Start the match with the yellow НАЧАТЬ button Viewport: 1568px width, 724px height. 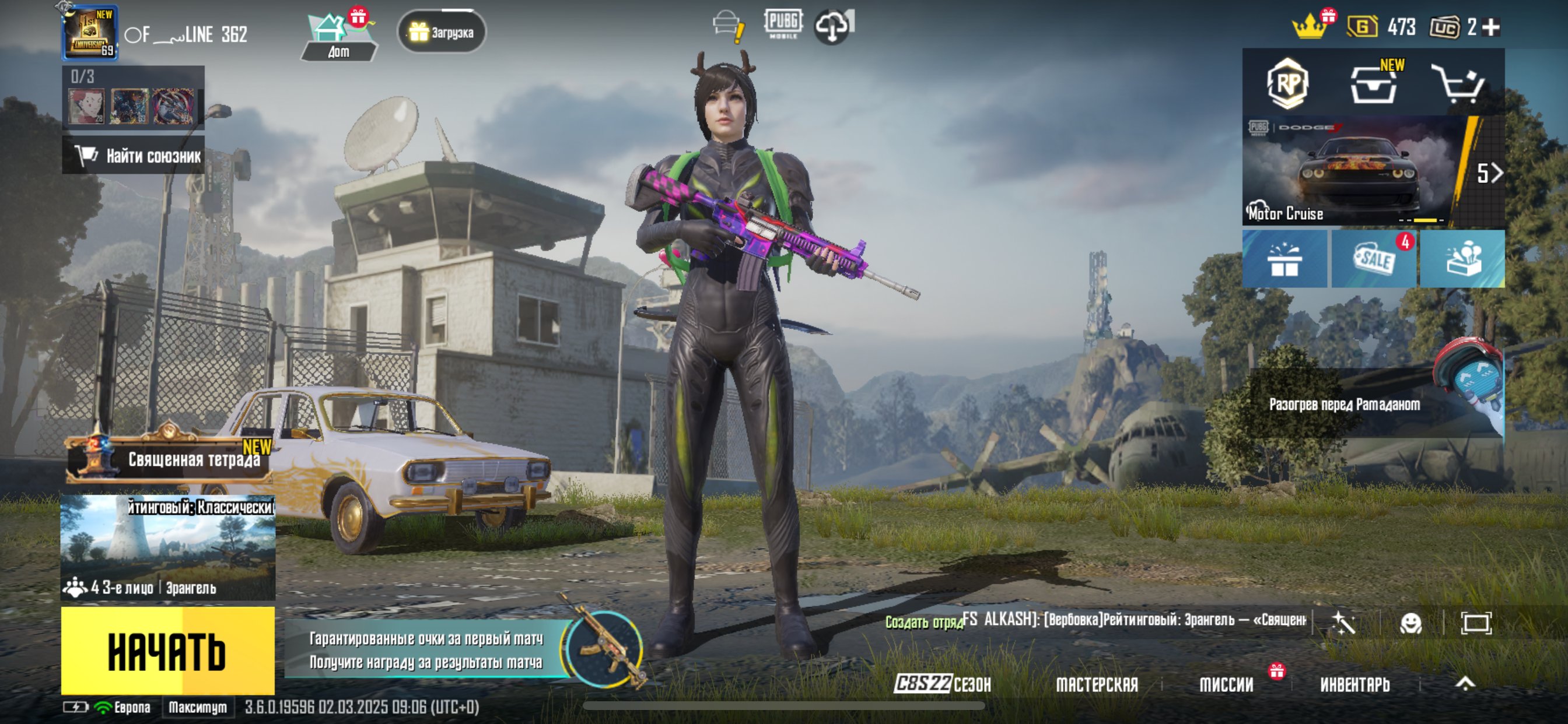click(x=167, y=651)
